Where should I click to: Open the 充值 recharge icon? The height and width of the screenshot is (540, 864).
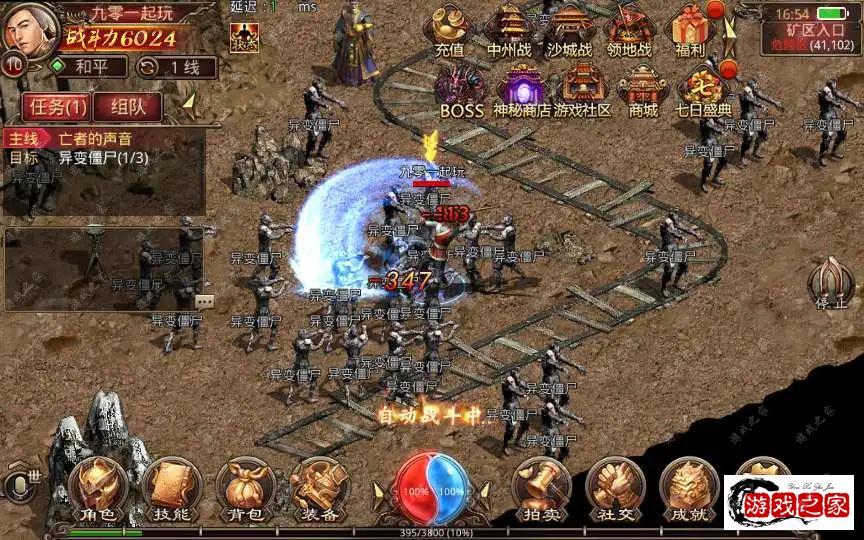450,28
